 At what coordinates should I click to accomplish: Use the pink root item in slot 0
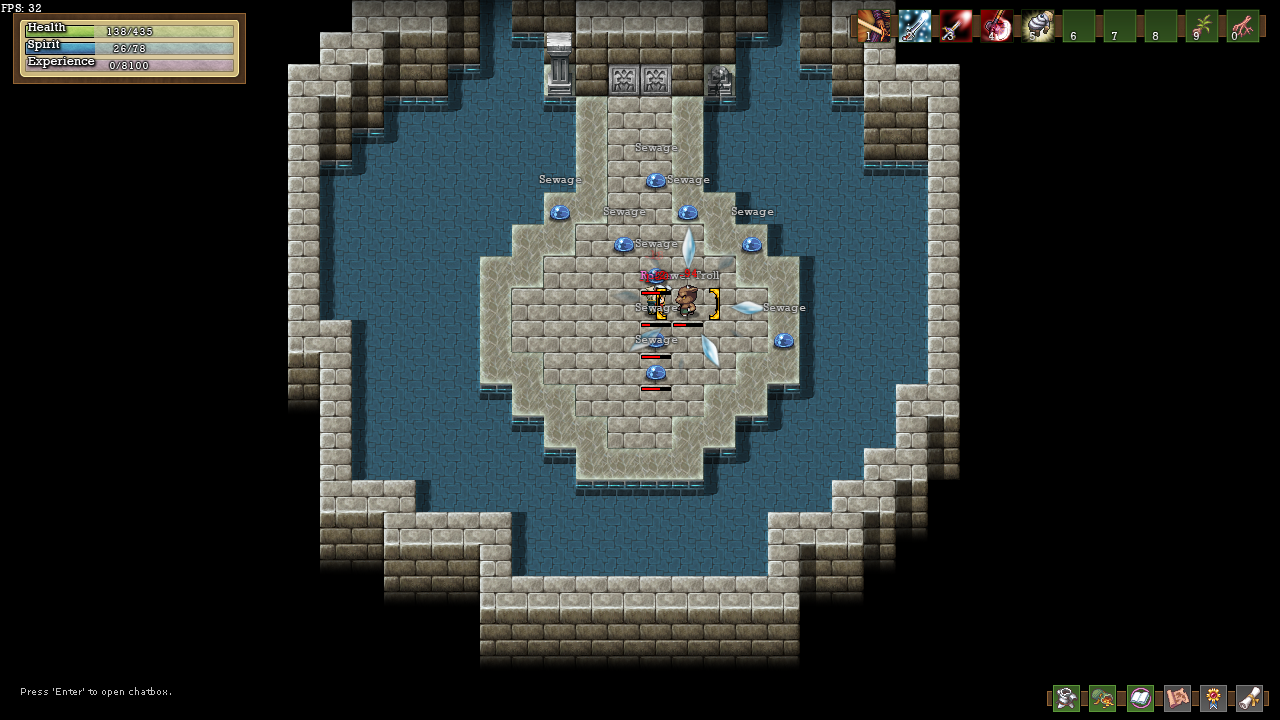[x=1243, y=26]
